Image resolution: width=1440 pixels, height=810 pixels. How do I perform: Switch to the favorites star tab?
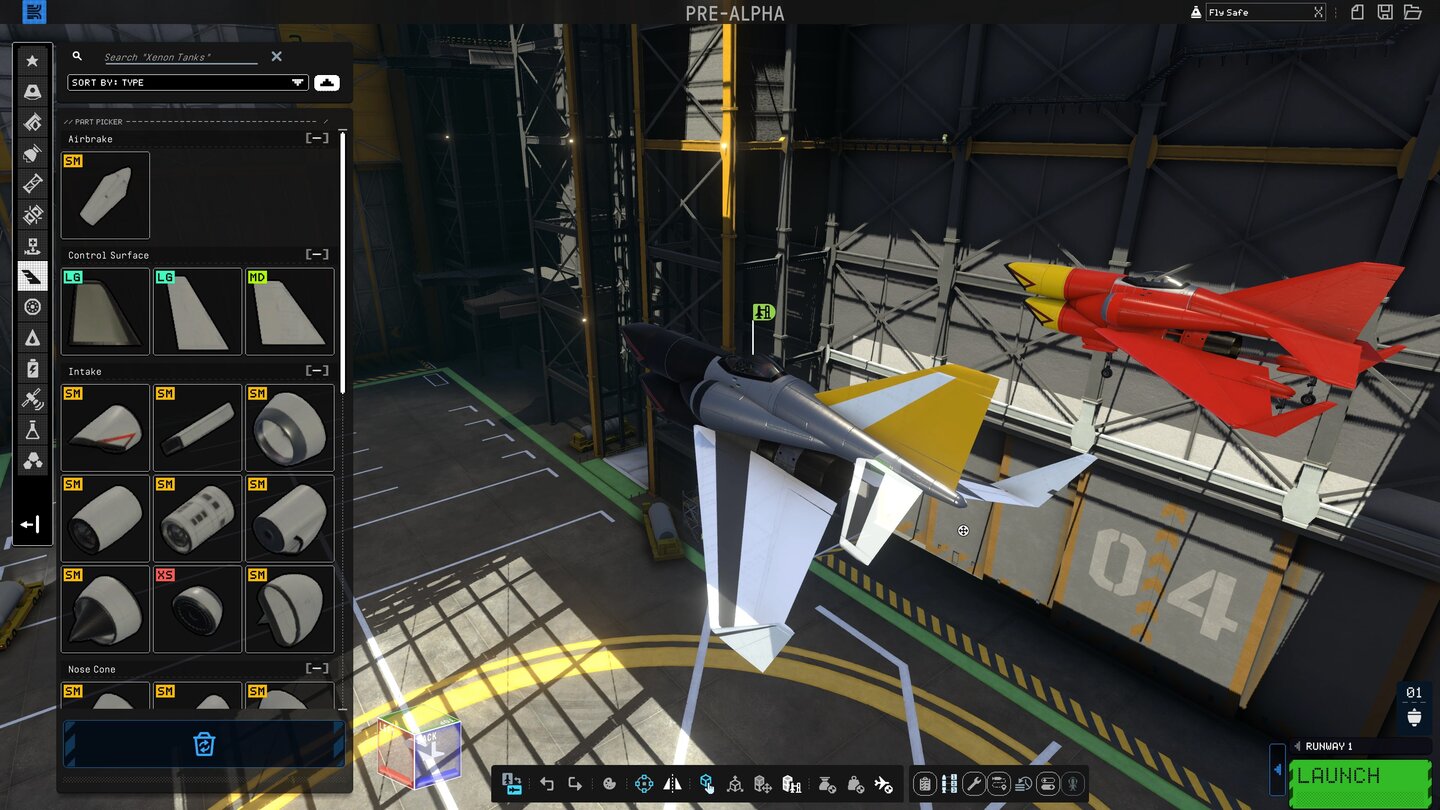(x=33, y=60)
